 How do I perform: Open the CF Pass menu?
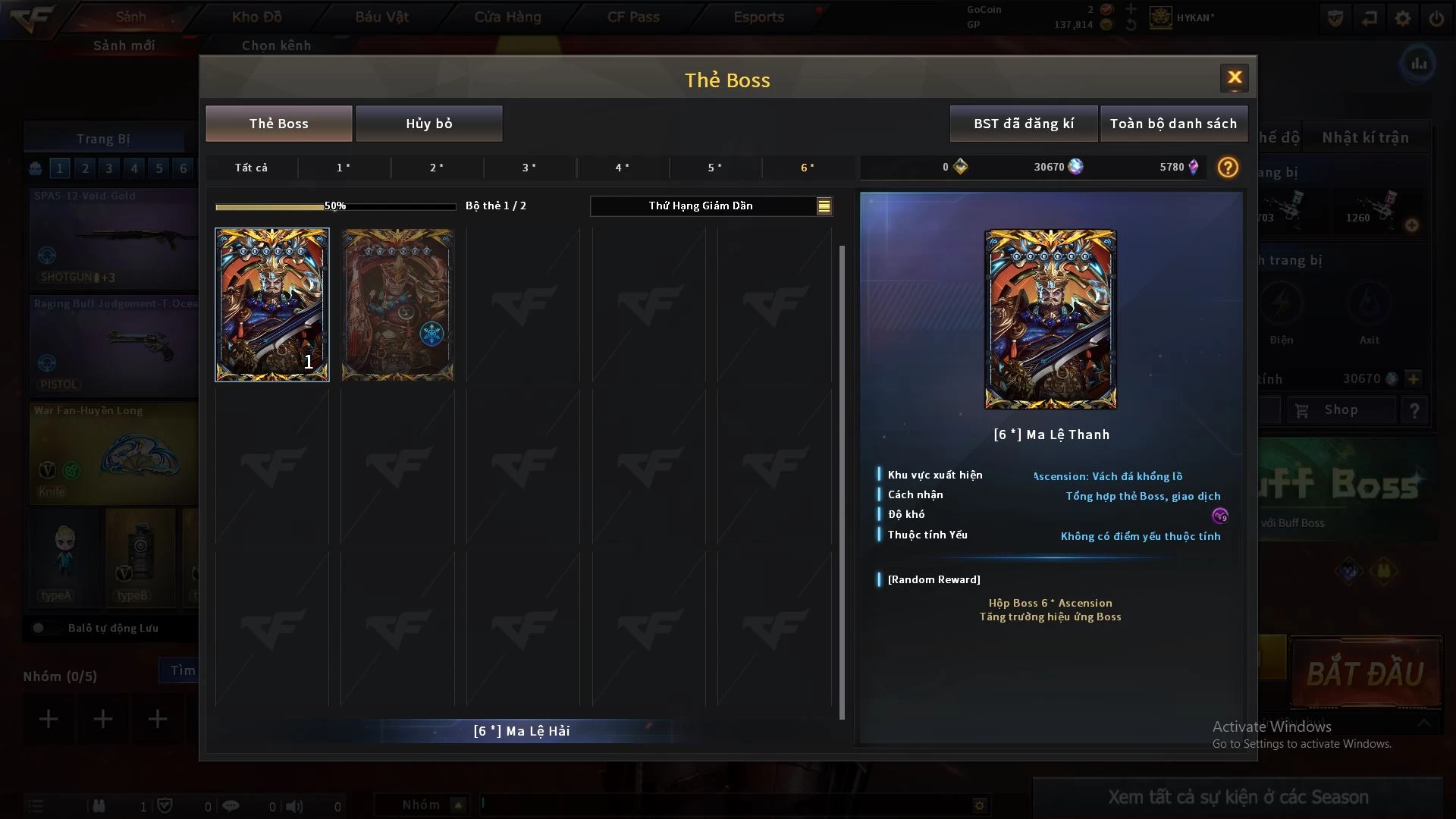tap(633, 17)
